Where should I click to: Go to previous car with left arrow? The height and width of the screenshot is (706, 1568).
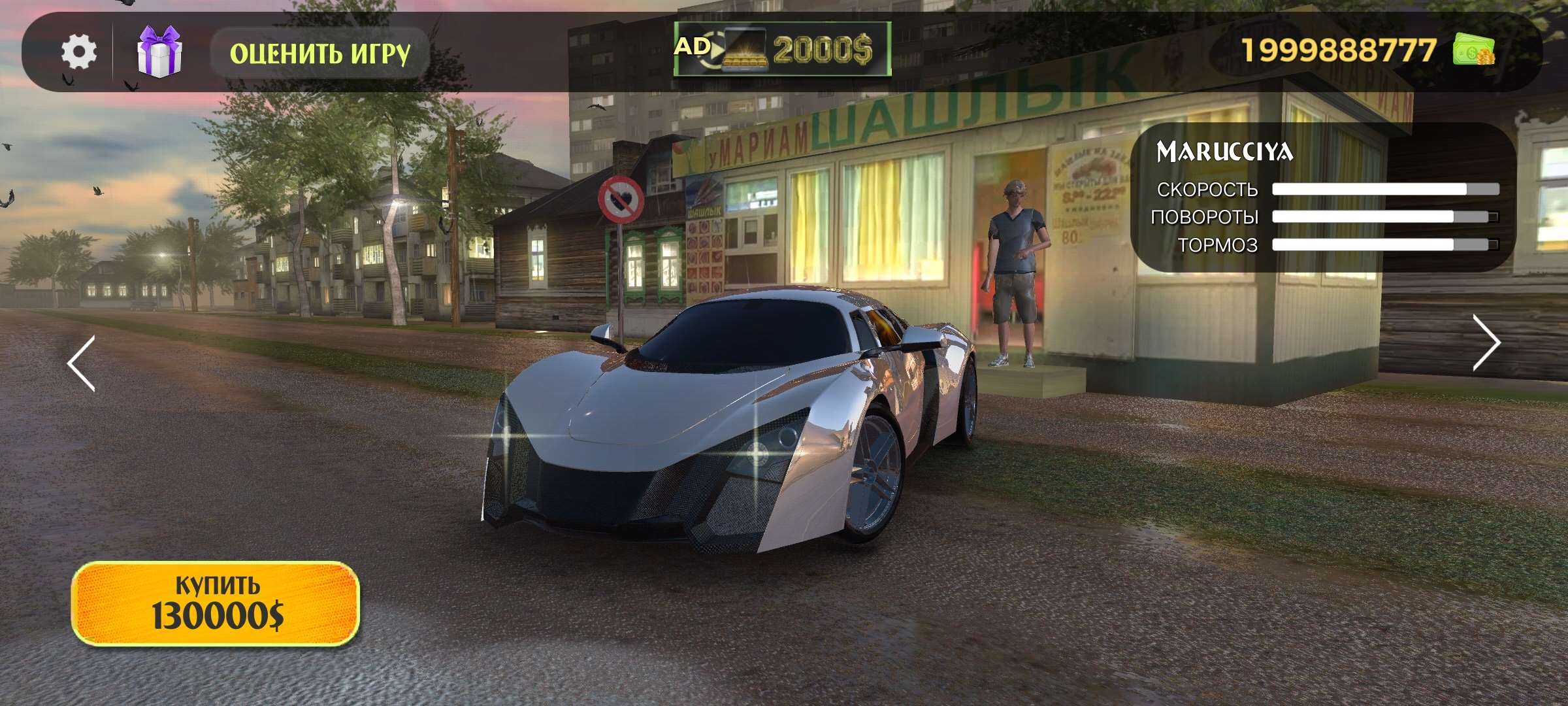click(x=82, y=363)
